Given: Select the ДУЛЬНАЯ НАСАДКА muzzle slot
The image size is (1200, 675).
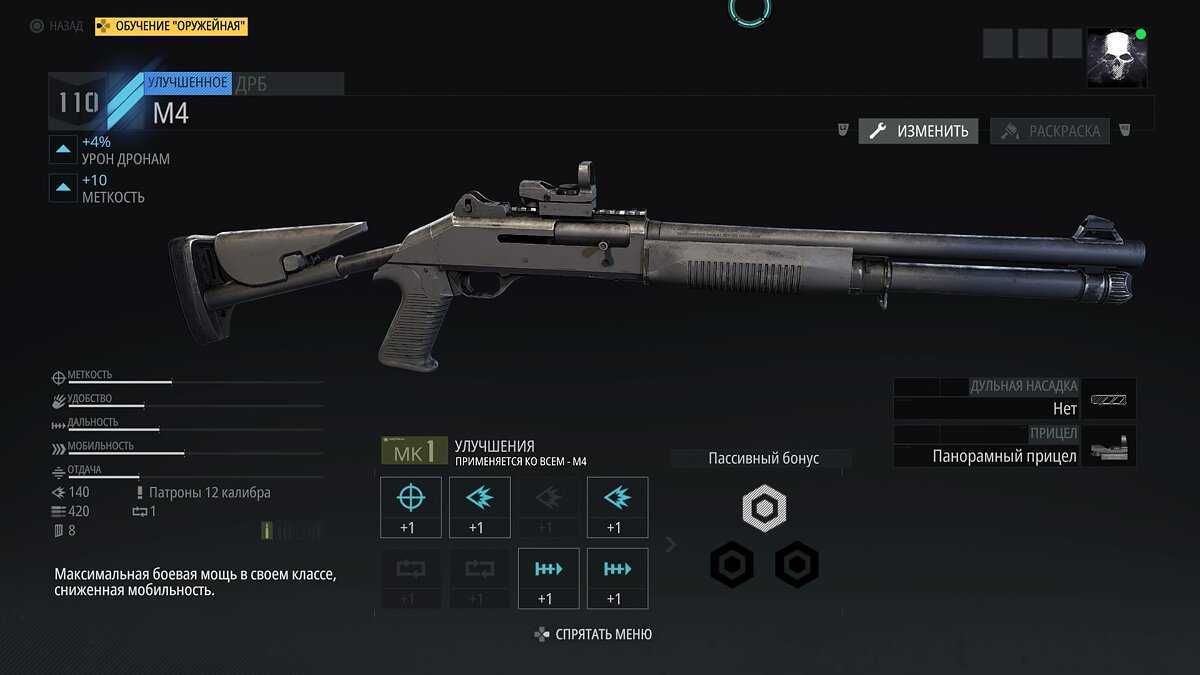Looking at the screenshot, I should pos(1014,398).
